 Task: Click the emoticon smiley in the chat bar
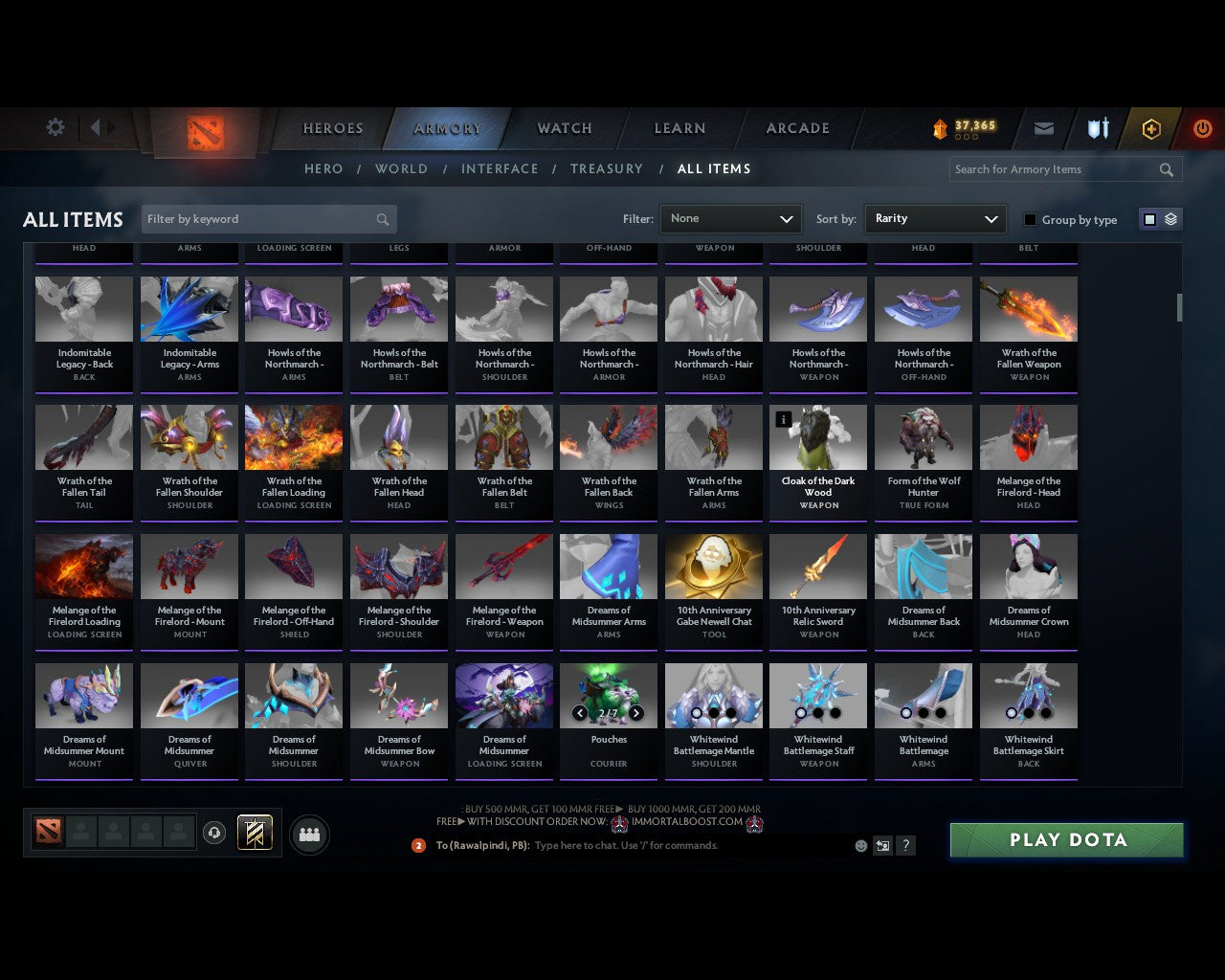coord(859,845)
